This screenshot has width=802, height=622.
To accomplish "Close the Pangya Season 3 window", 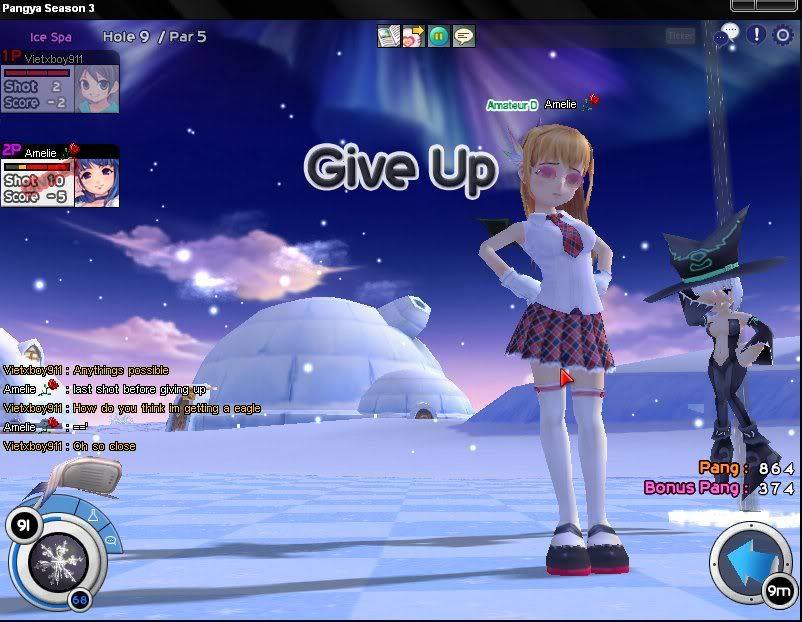I will click(790, 8).
